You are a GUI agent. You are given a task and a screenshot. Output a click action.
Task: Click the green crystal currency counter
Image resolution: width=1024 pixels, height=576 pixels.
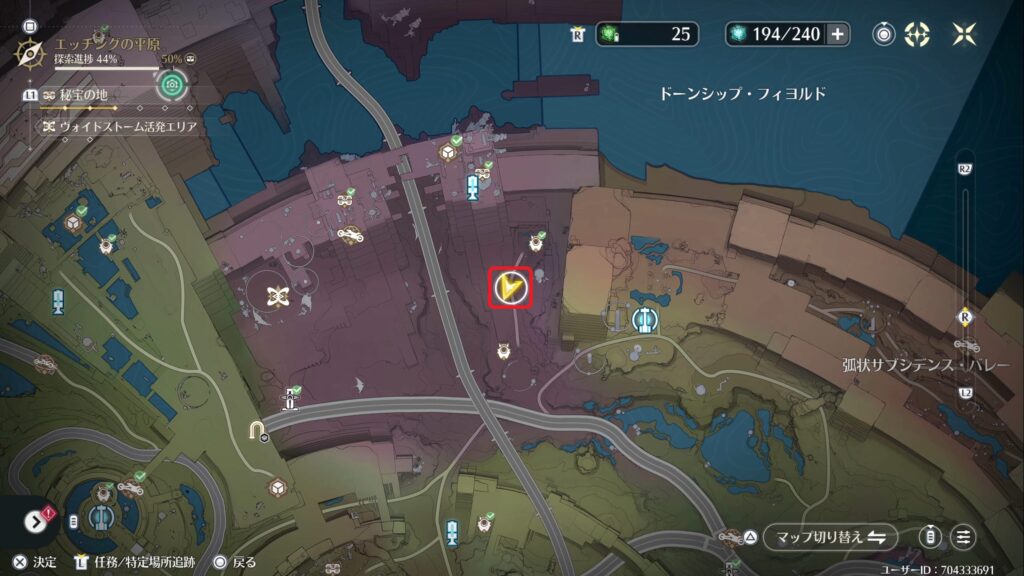pos(645,34)
